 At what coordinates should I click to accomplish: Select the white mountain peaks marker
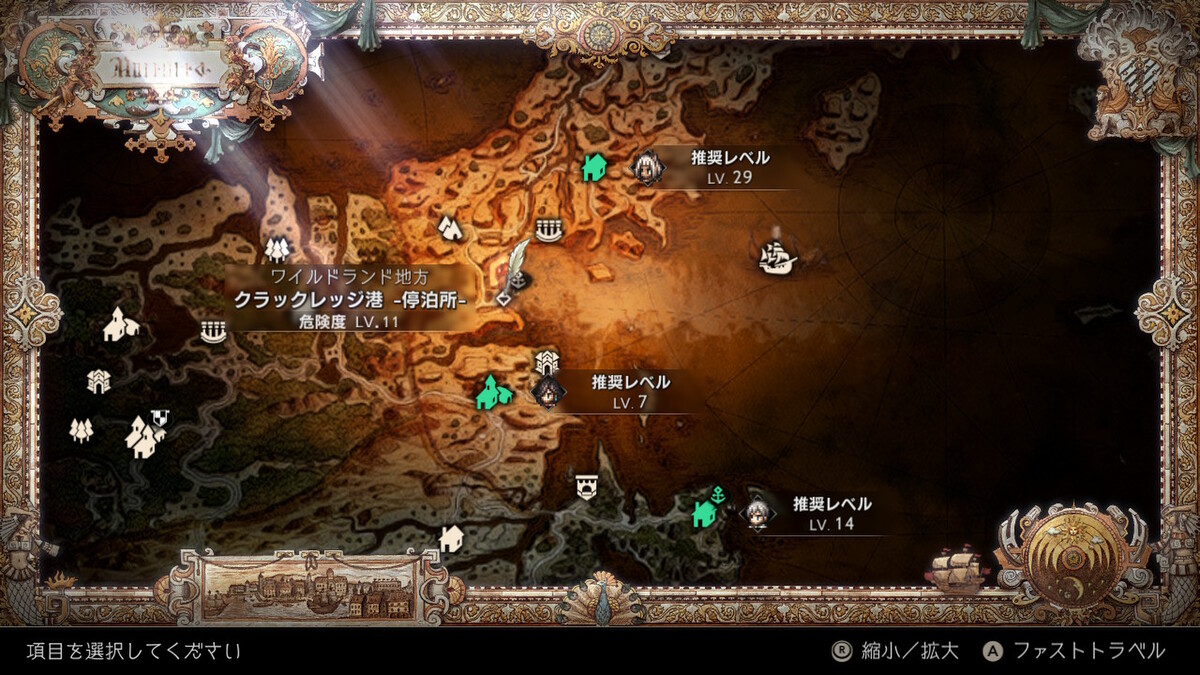coord(450,228)
